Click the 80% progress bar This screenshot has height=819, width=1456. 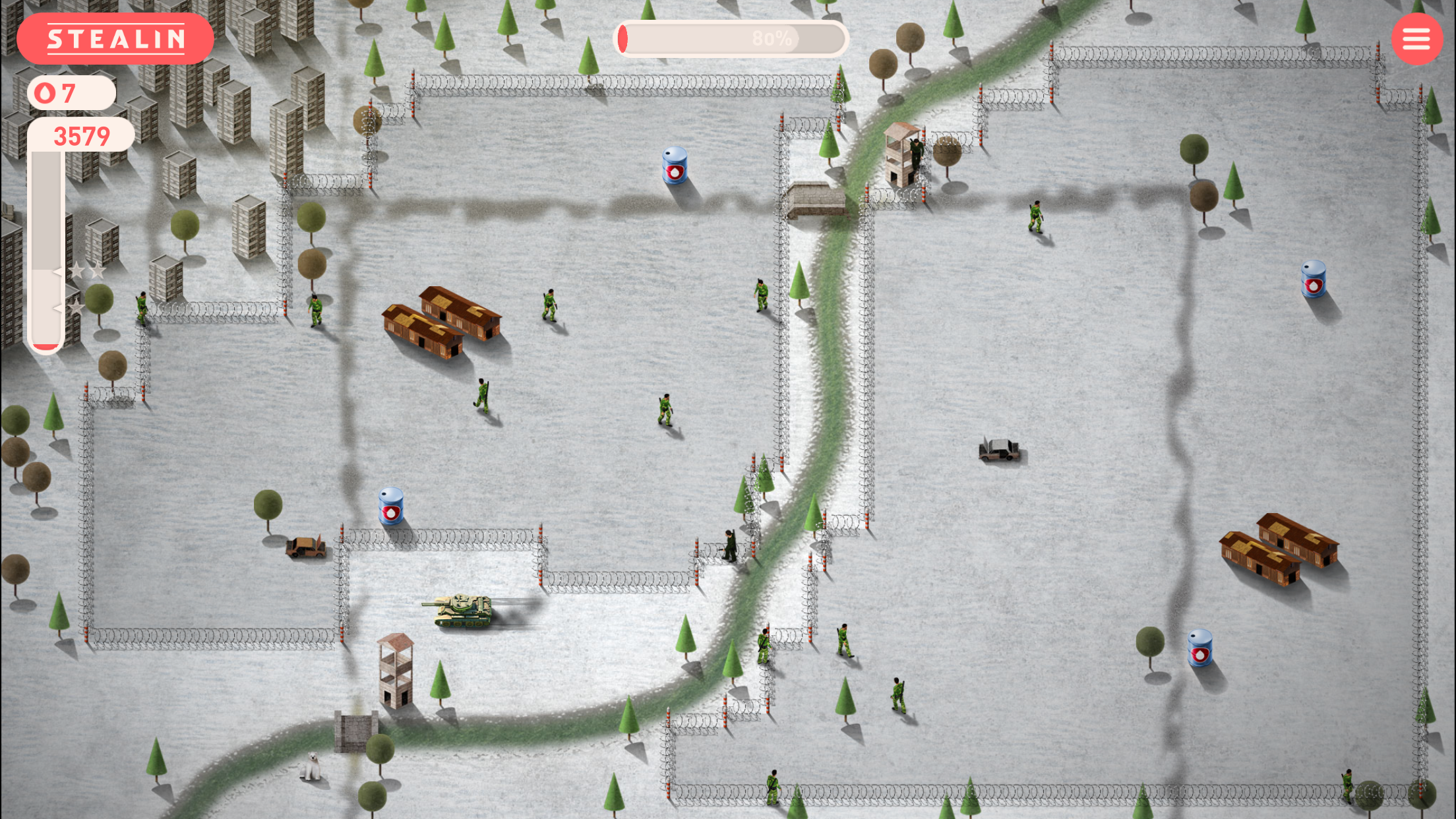[732, 40]
